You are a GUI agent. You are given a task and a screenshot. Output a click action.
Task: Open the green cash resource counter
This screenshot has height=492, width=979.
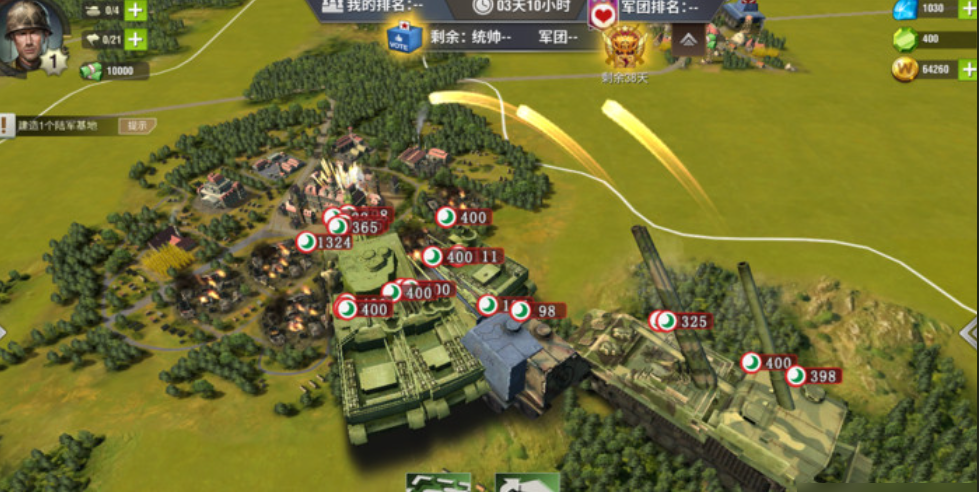113,71
